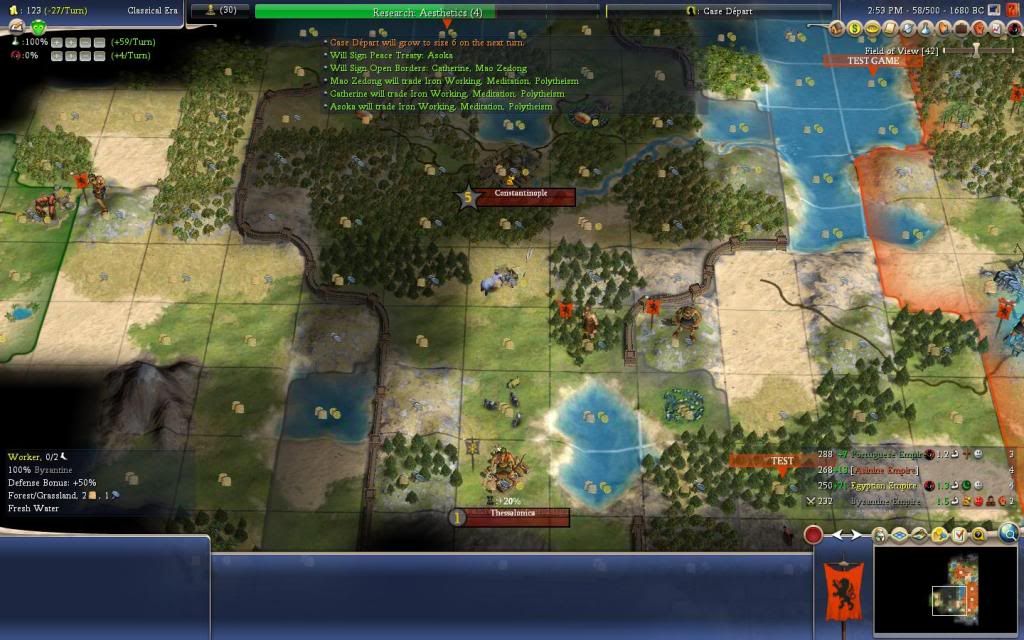The image size is (1024, 640).
Task: Open the research bar showing Aesthetics
Action: pyautogui.click(x=428, y=12)
